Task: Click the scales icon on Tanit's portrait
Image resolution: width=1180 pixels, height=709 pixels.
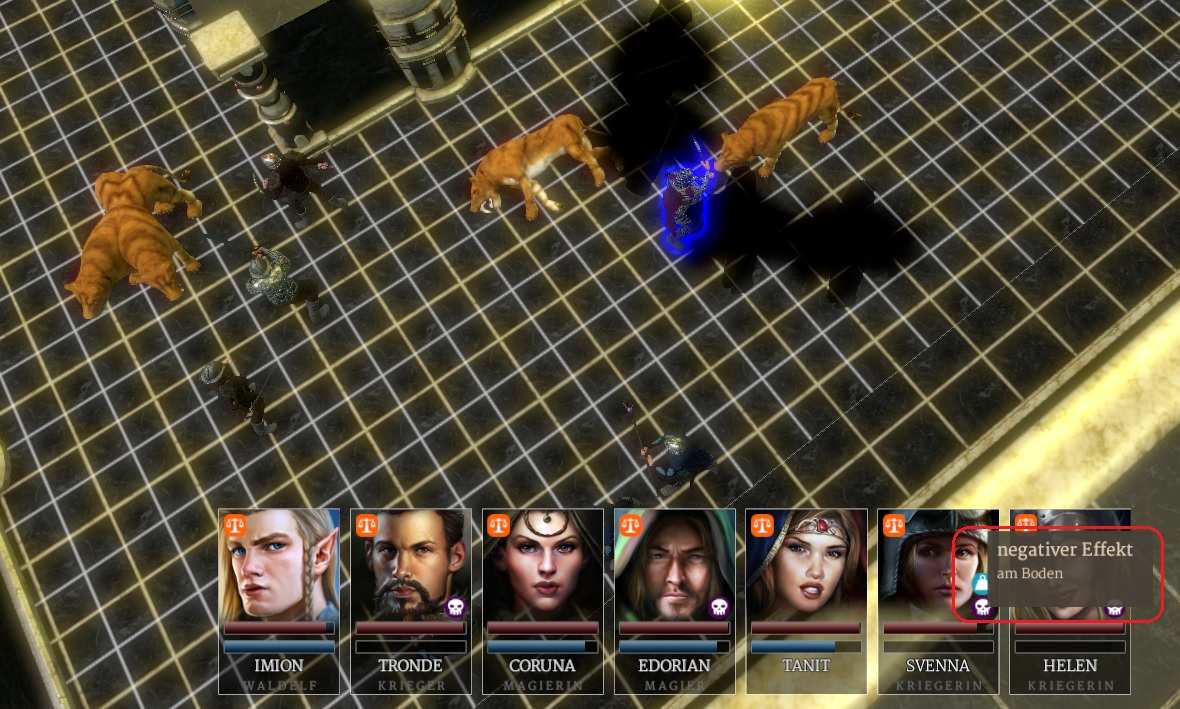Action: [763, 524]
